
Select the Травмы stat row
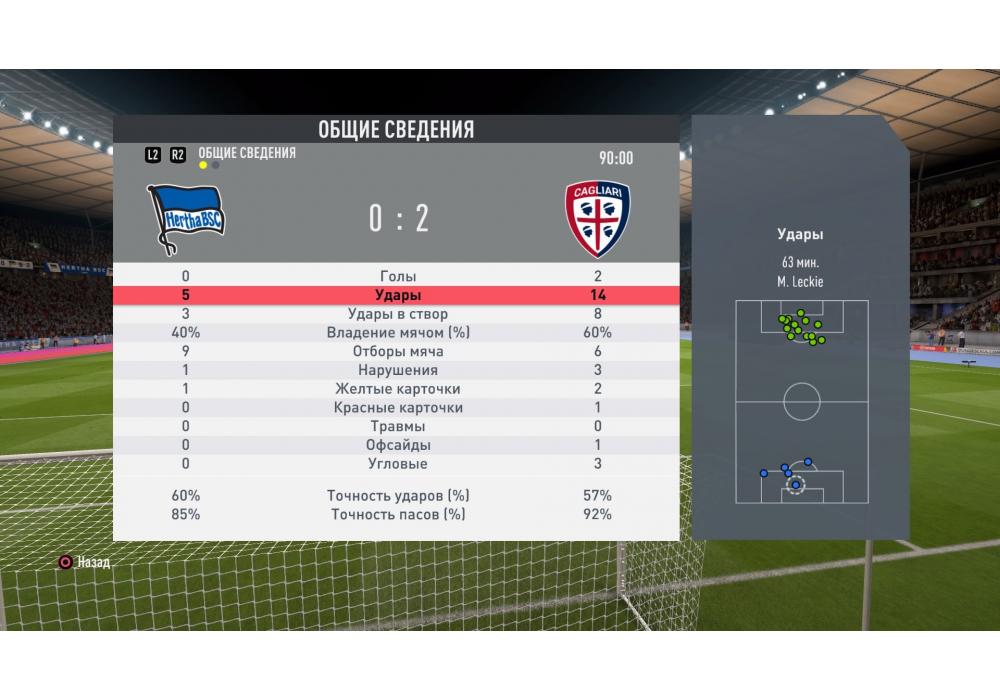pyautogui.click(x=398, y=426)
